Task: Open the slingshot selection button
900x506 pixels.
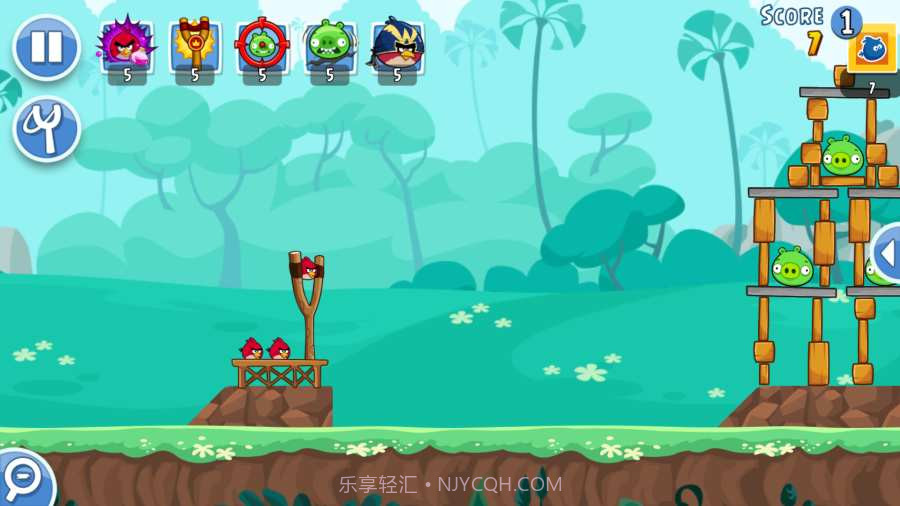Action: [46, 128]
